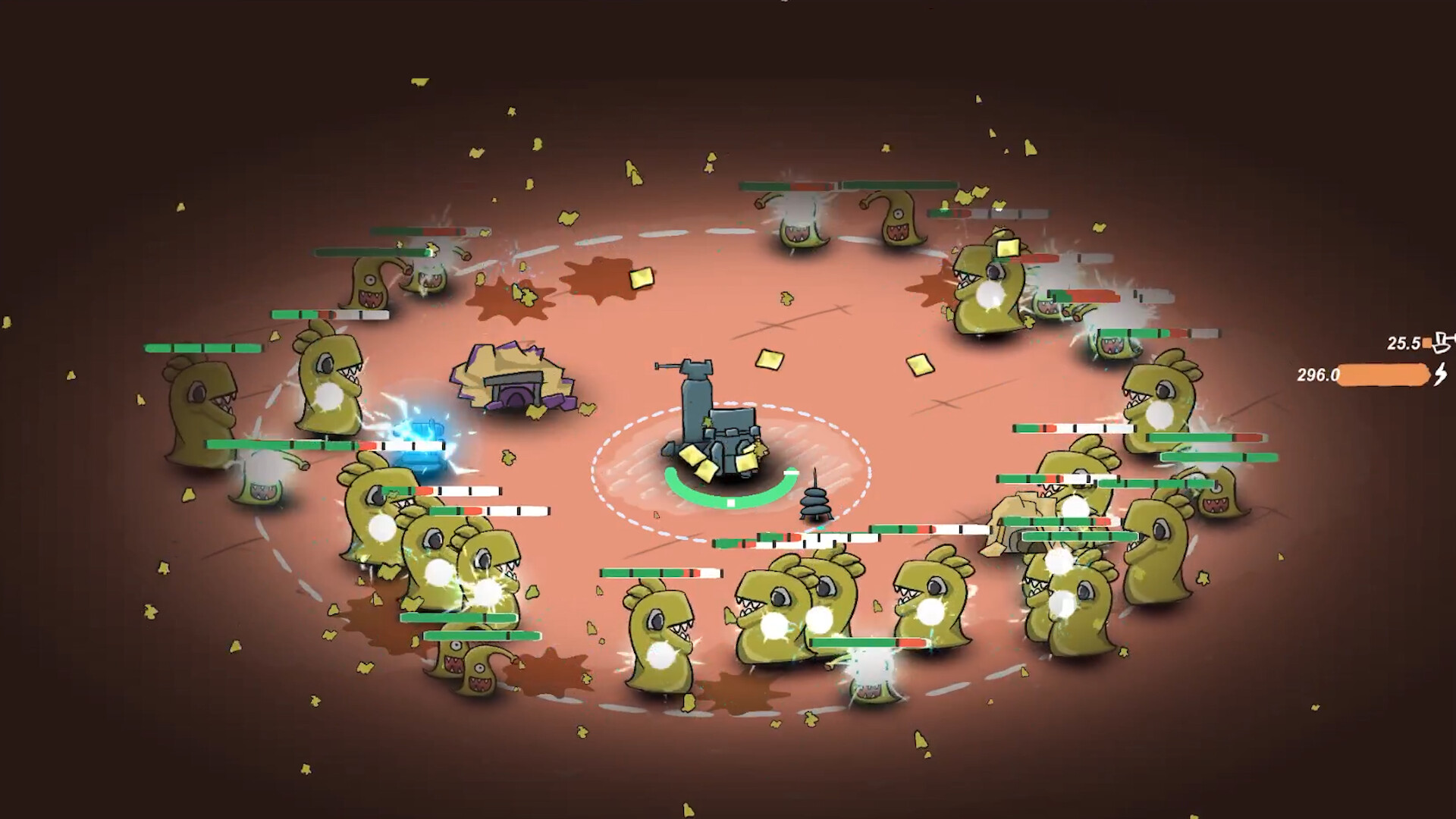This screenshot has width=1456, height=819.
Task: Click a yellow gold nugget near the turret
Action: click(x=695, y=455)
